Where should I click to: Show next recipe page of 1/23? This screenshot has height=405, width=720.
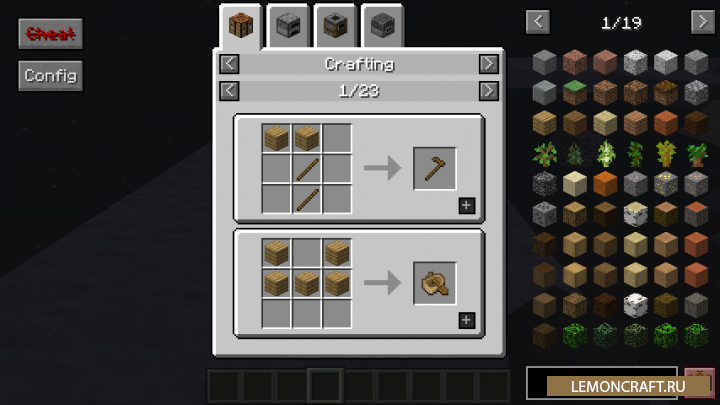(488, 91)
